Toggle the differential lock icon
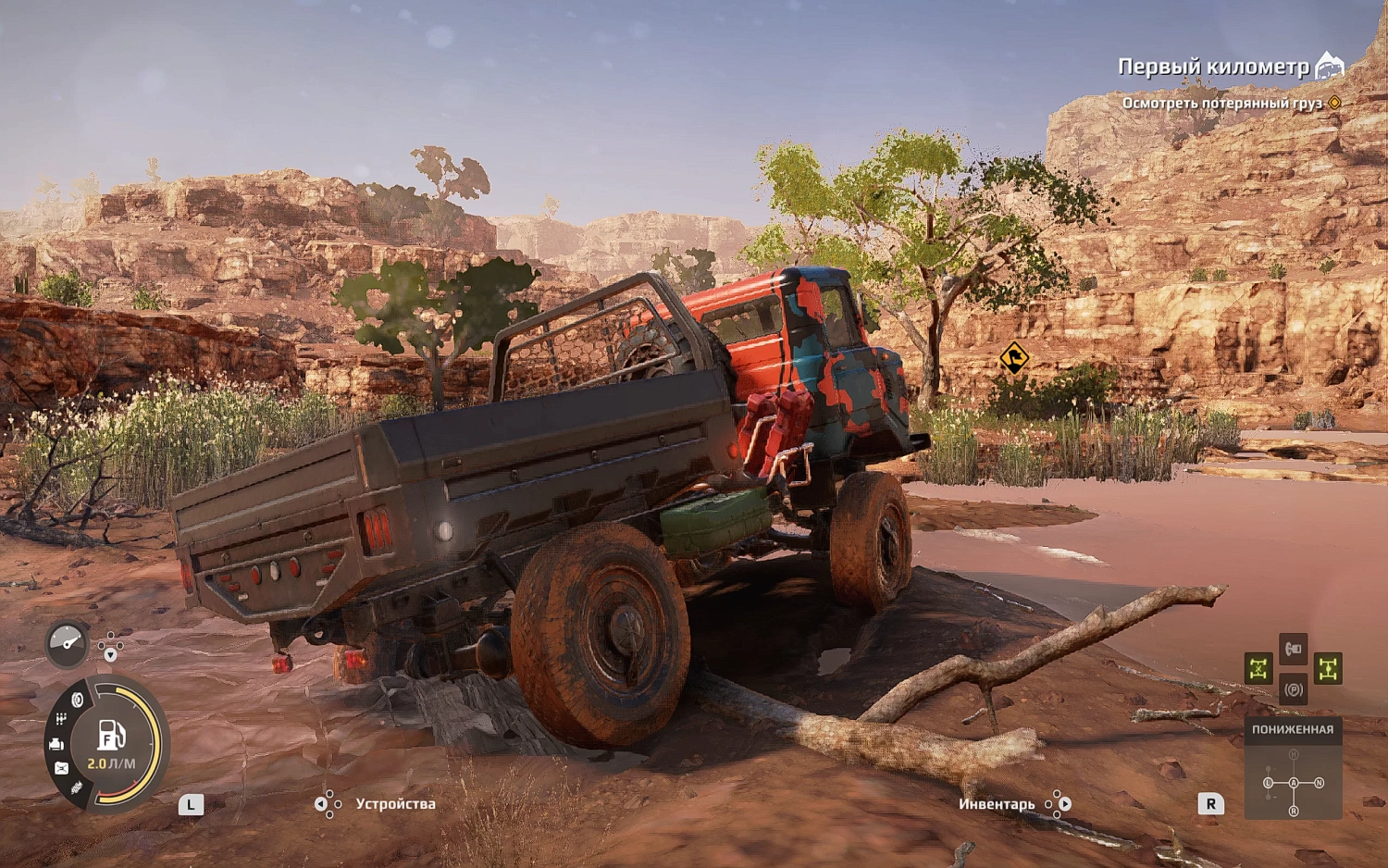The image size is (1388, 868). 1258,668
